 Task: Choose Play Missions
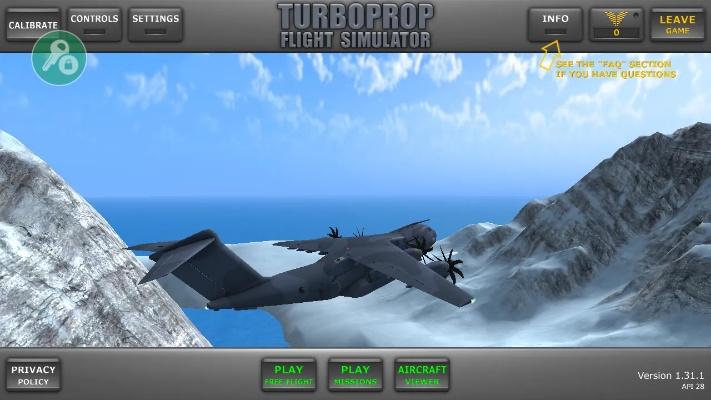(x=355, y=374)
